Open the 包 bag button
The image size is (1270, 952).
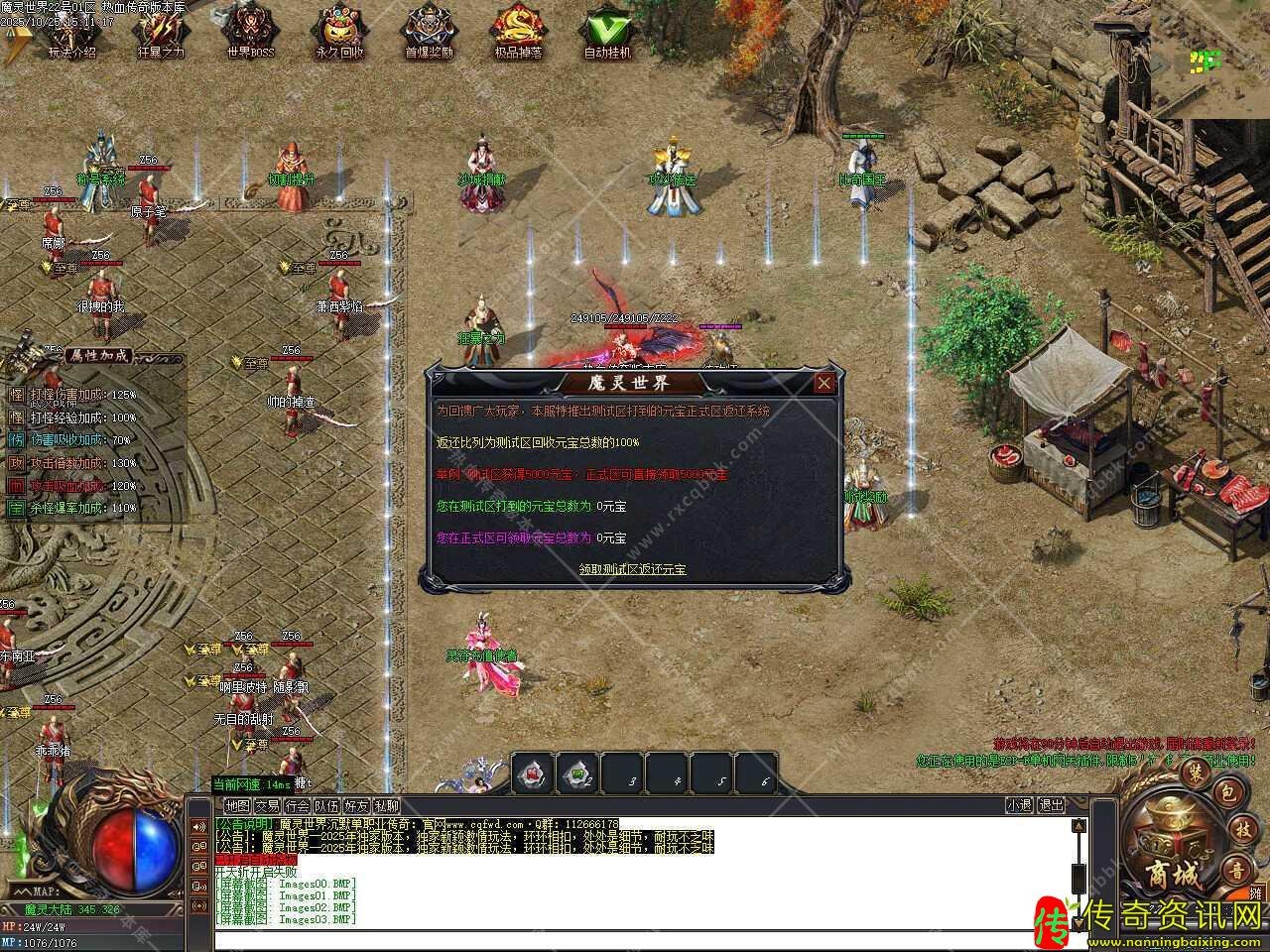click(x=1226, y=791)
